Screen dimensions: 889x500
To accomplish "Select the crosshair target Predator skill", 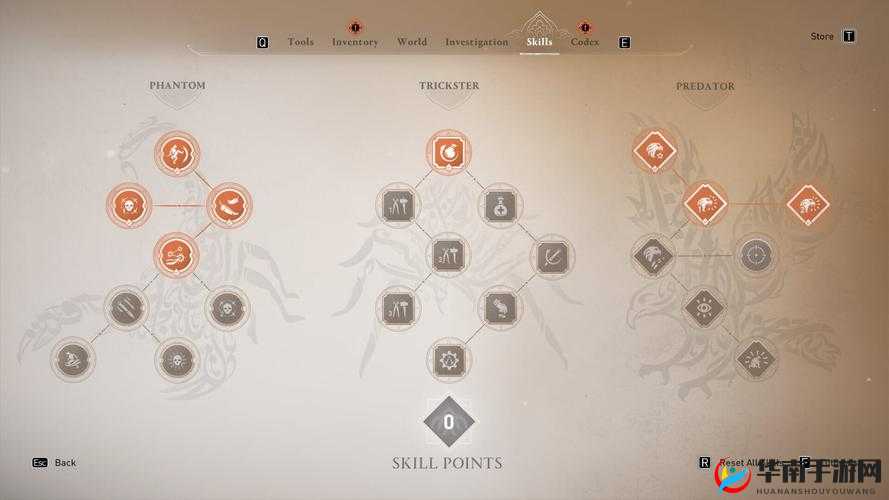I will point(756,256).
